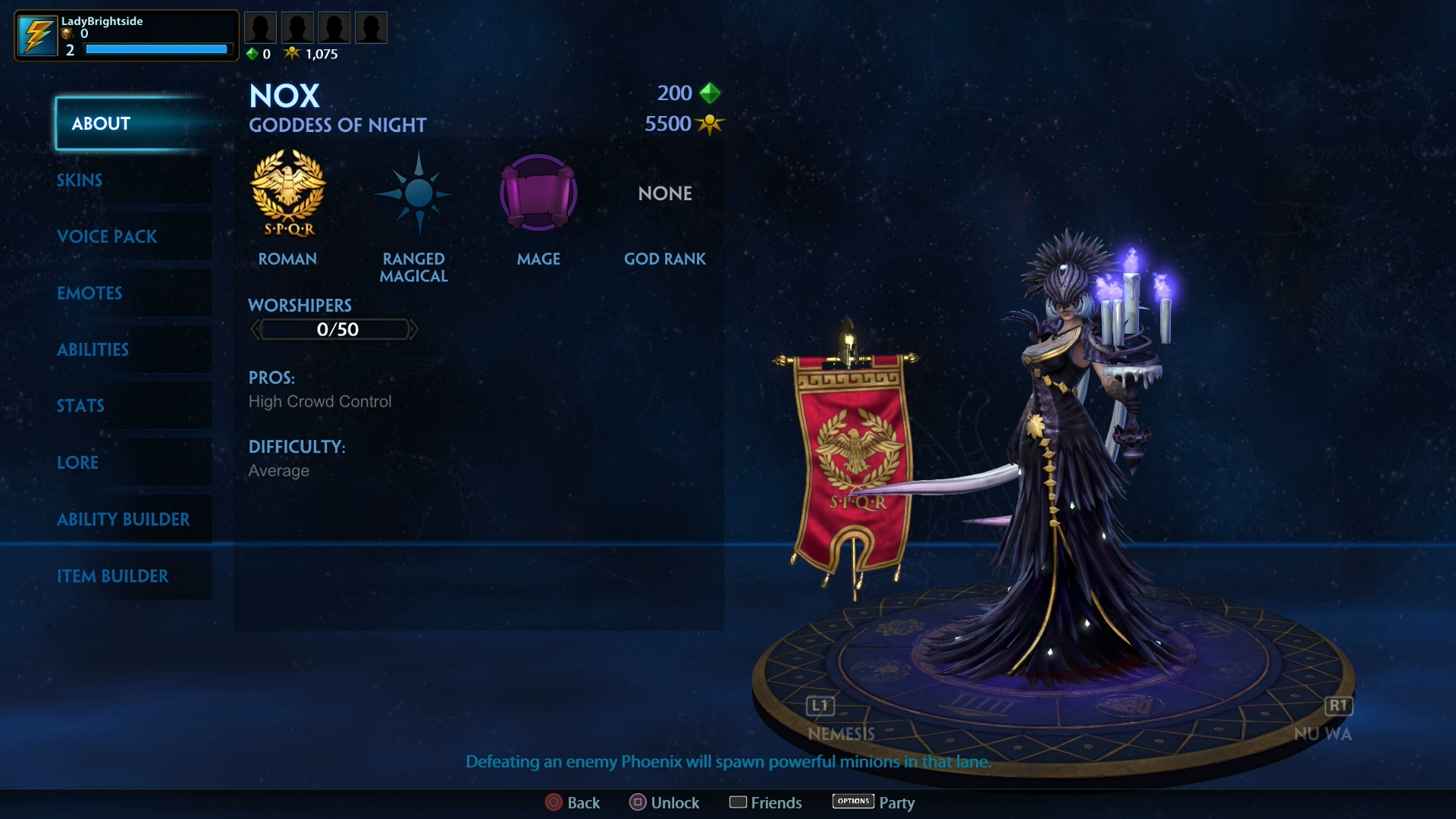Click the first empty party member slot
Viewport: 1456px width, 819px height.
261,27
